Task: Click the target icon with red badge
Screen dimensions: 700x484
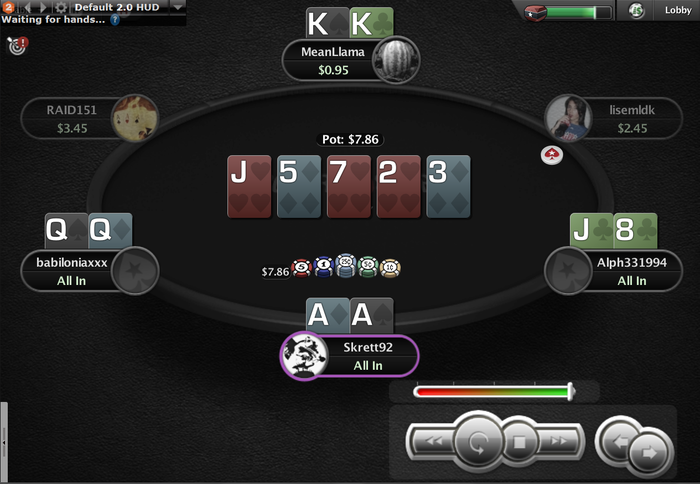Action: [16, 45]
